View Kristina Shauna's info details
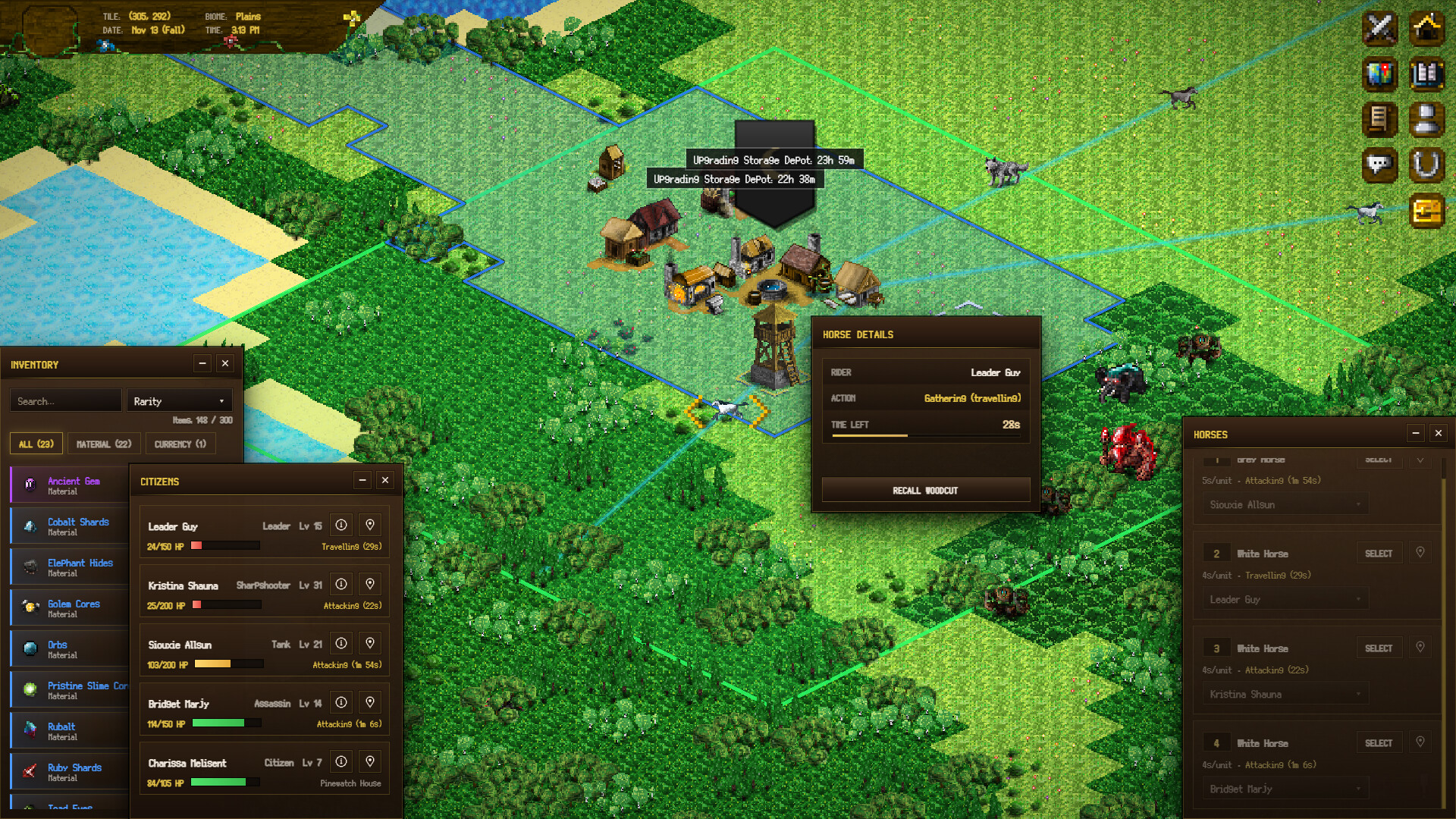The width and height of the screenshot is (1456, 819). coord(341,583)
